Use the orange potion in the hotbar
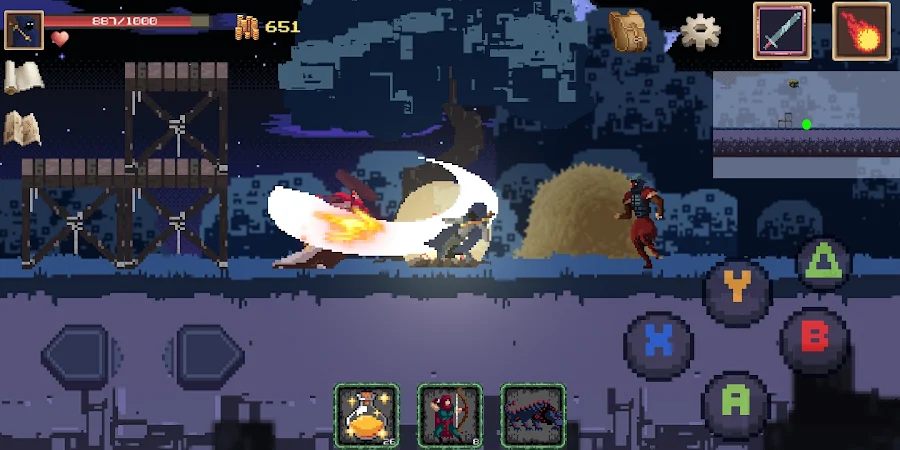 click(366, 415)
